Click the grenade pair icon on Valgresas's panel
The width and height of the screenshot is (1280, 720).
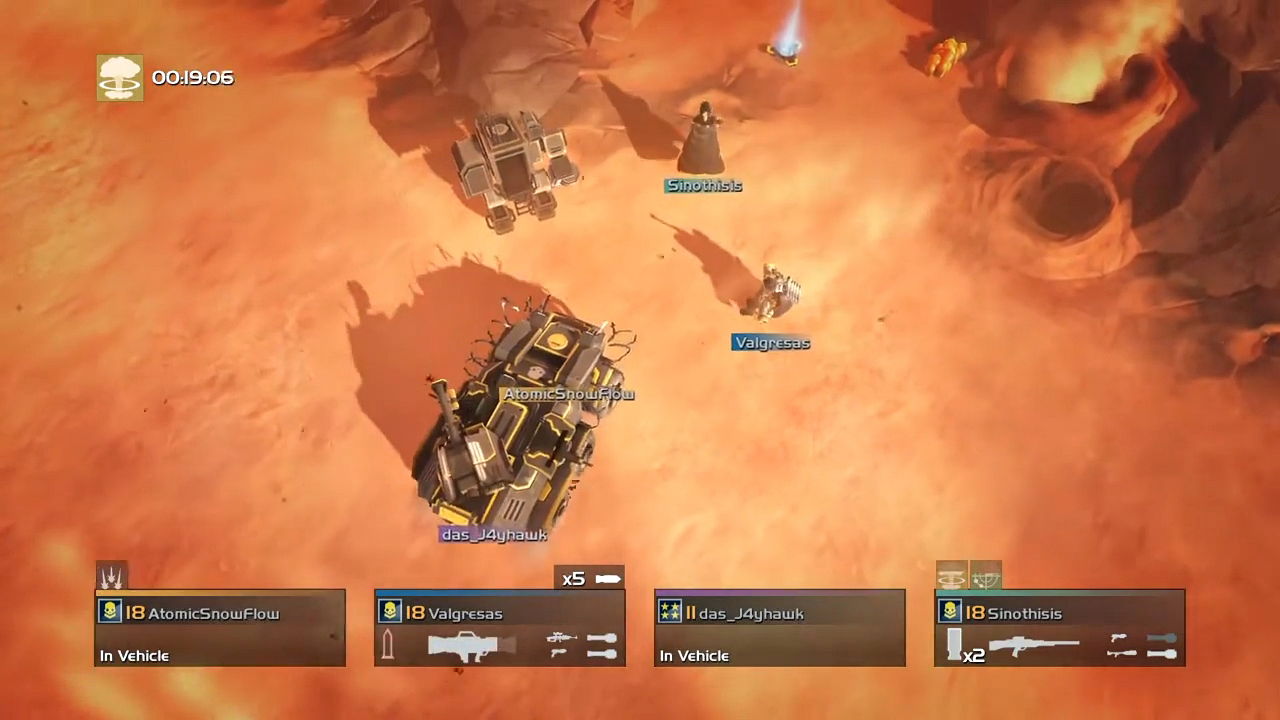click(601, 645)
